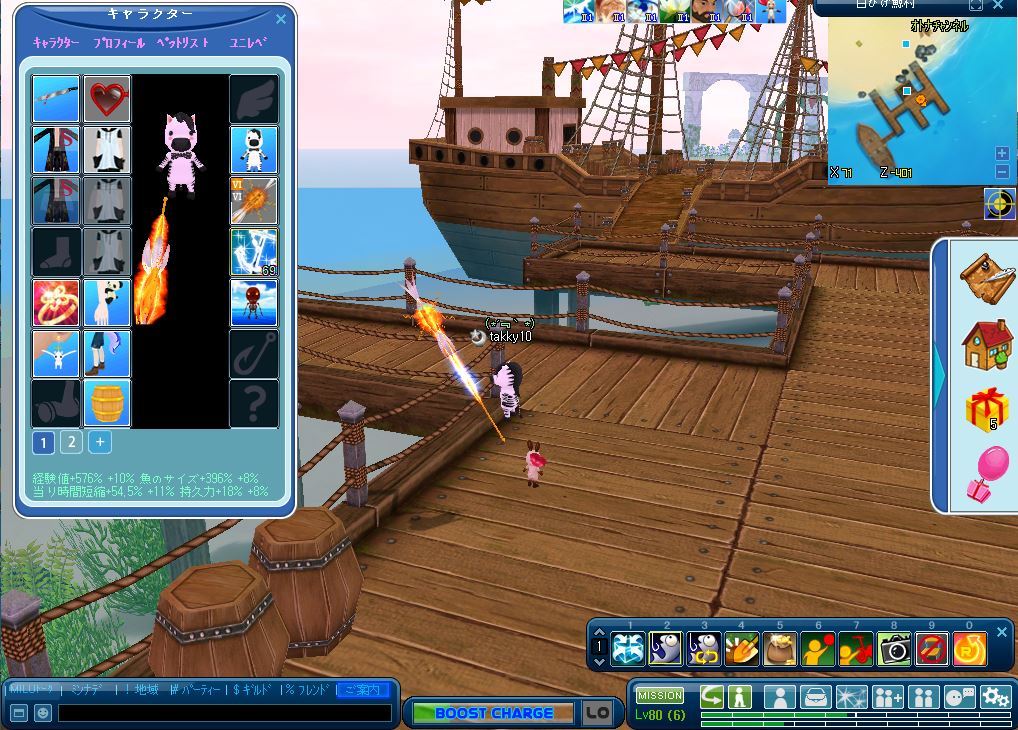Select the treasure bag hotbar slot
The width and height of the screenshot is (1018, 730).
pos(779,650)
